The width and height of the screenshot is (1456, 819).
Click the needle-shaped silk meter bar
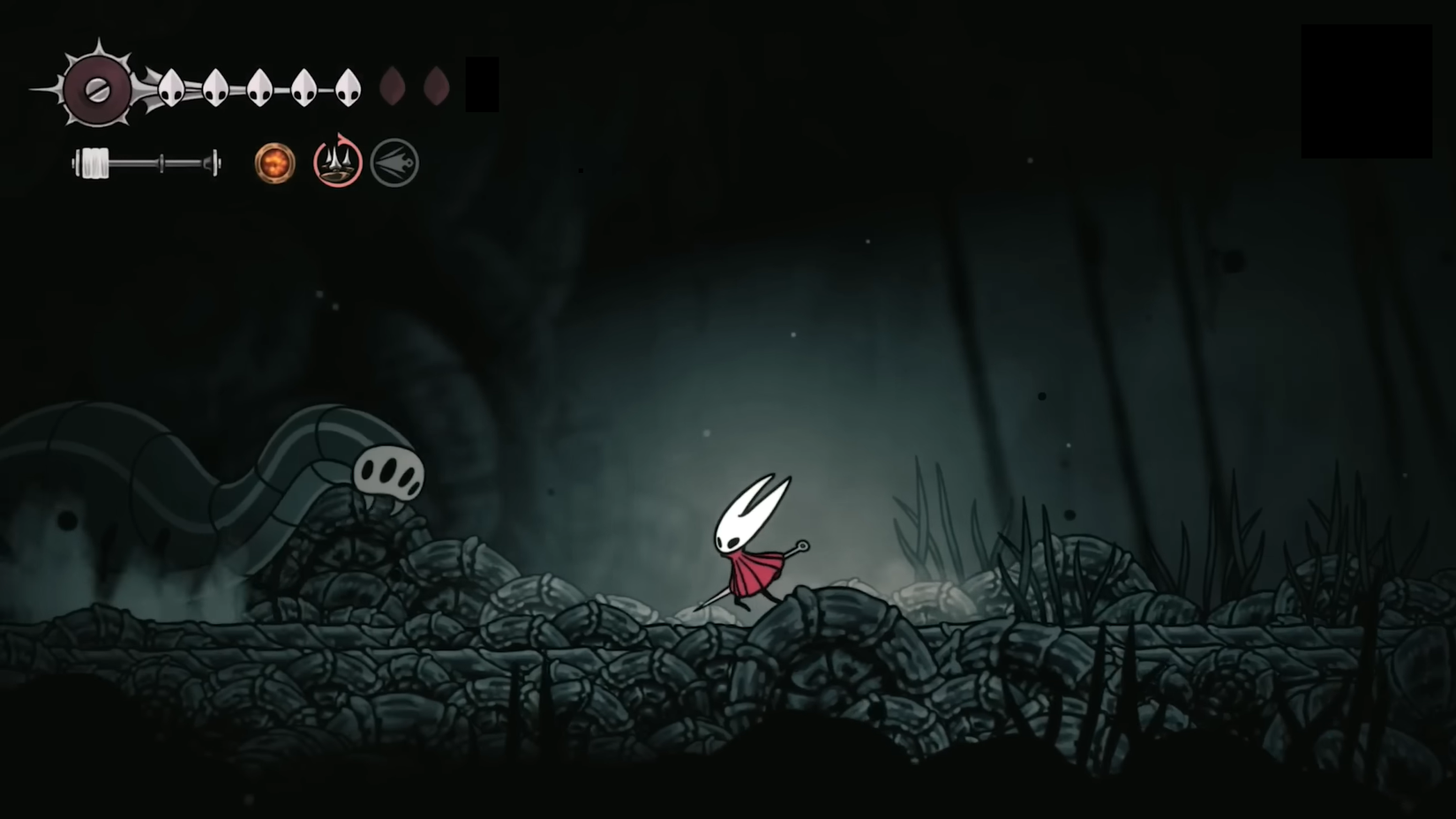(x=146, y=163)
